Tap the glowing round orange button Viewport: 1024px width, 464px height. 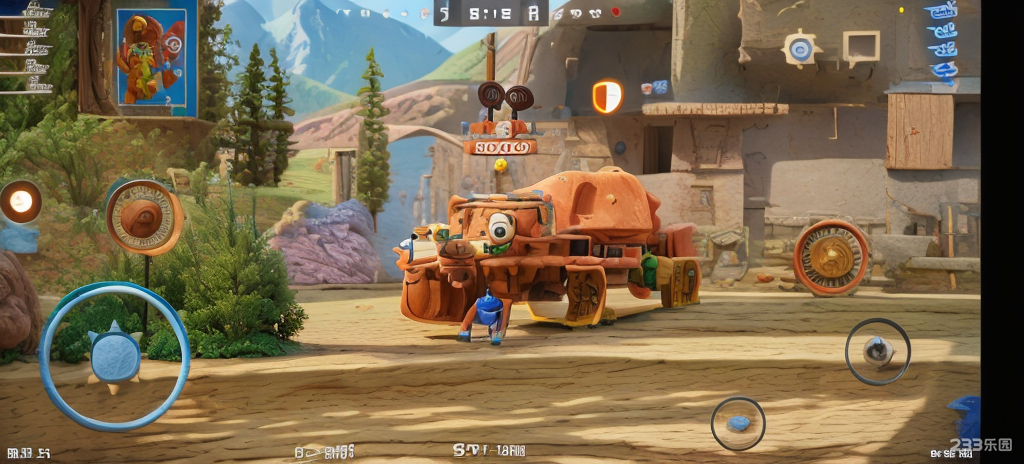pos(20,201)
